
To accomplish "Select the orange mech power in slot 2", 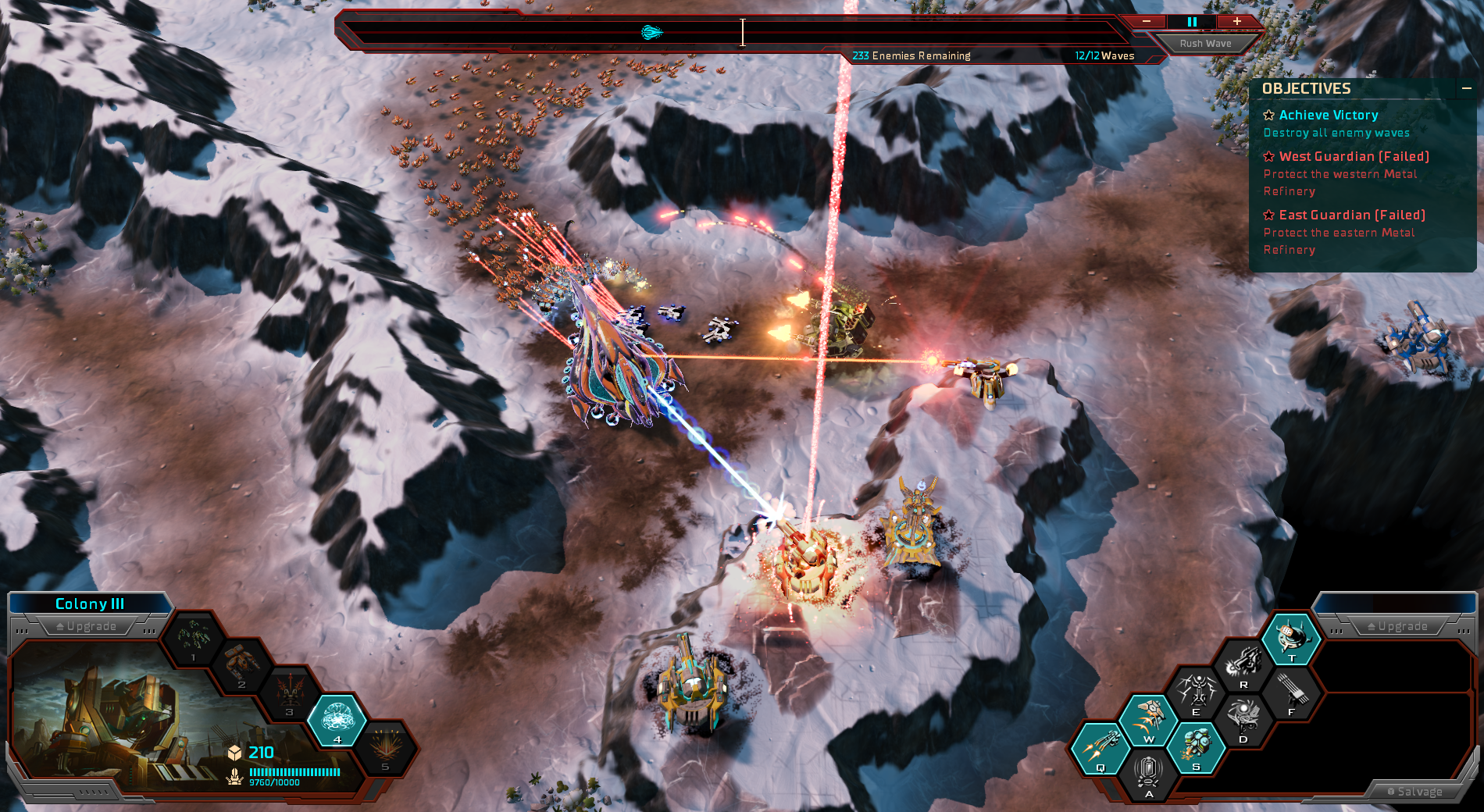I will [x=241, y=665].
